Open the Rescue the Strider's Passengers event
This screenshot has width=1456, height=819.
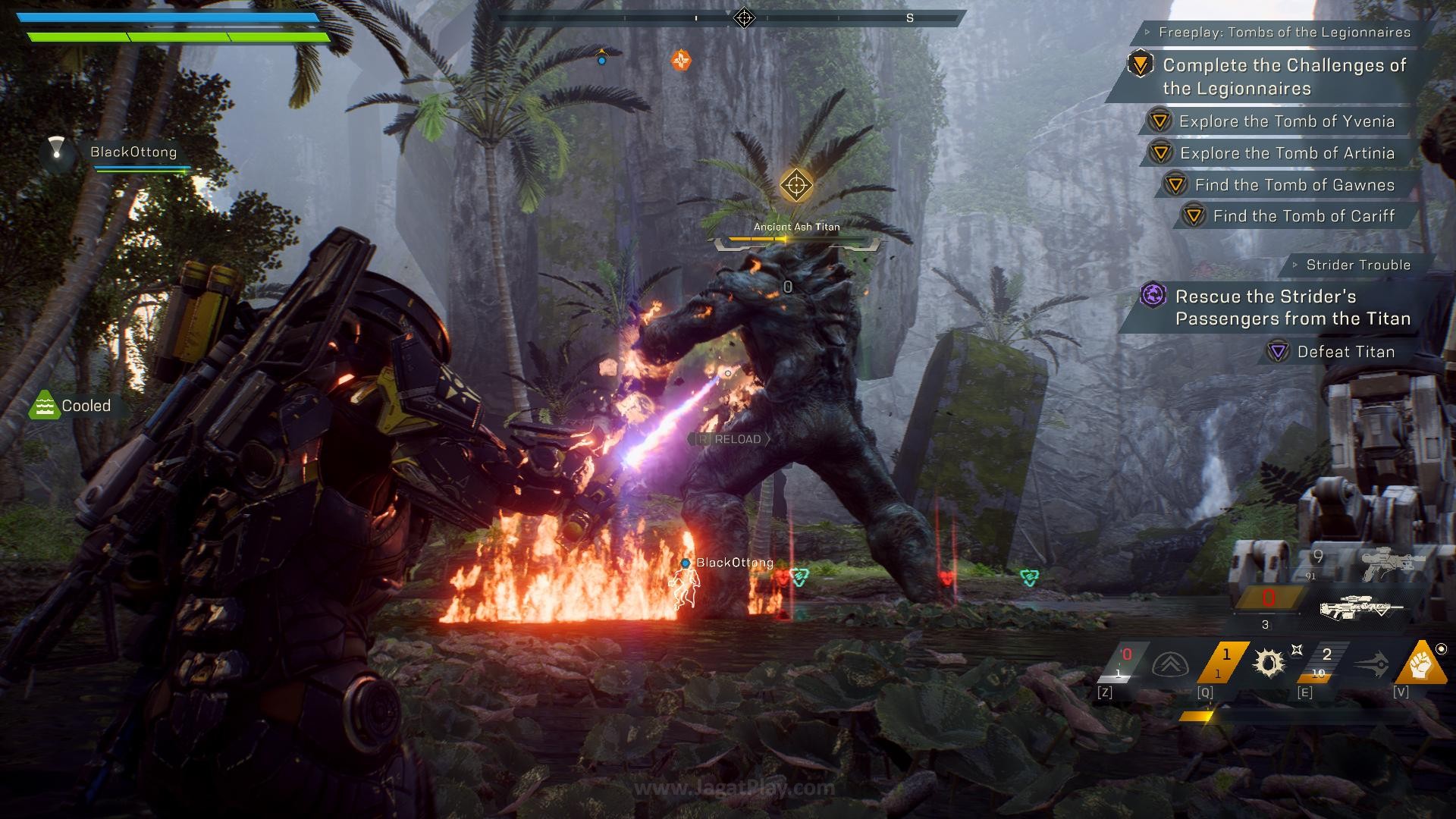(1292, 307)
